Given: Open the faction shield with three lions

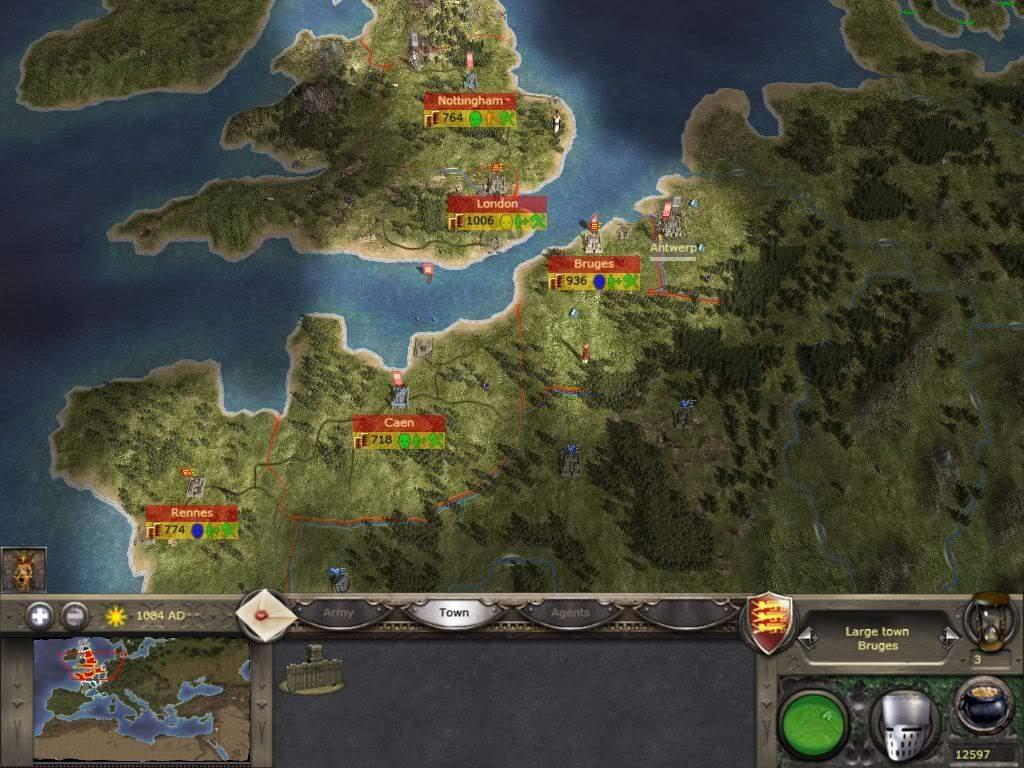Looking at the screenshot, I should 770,622.
